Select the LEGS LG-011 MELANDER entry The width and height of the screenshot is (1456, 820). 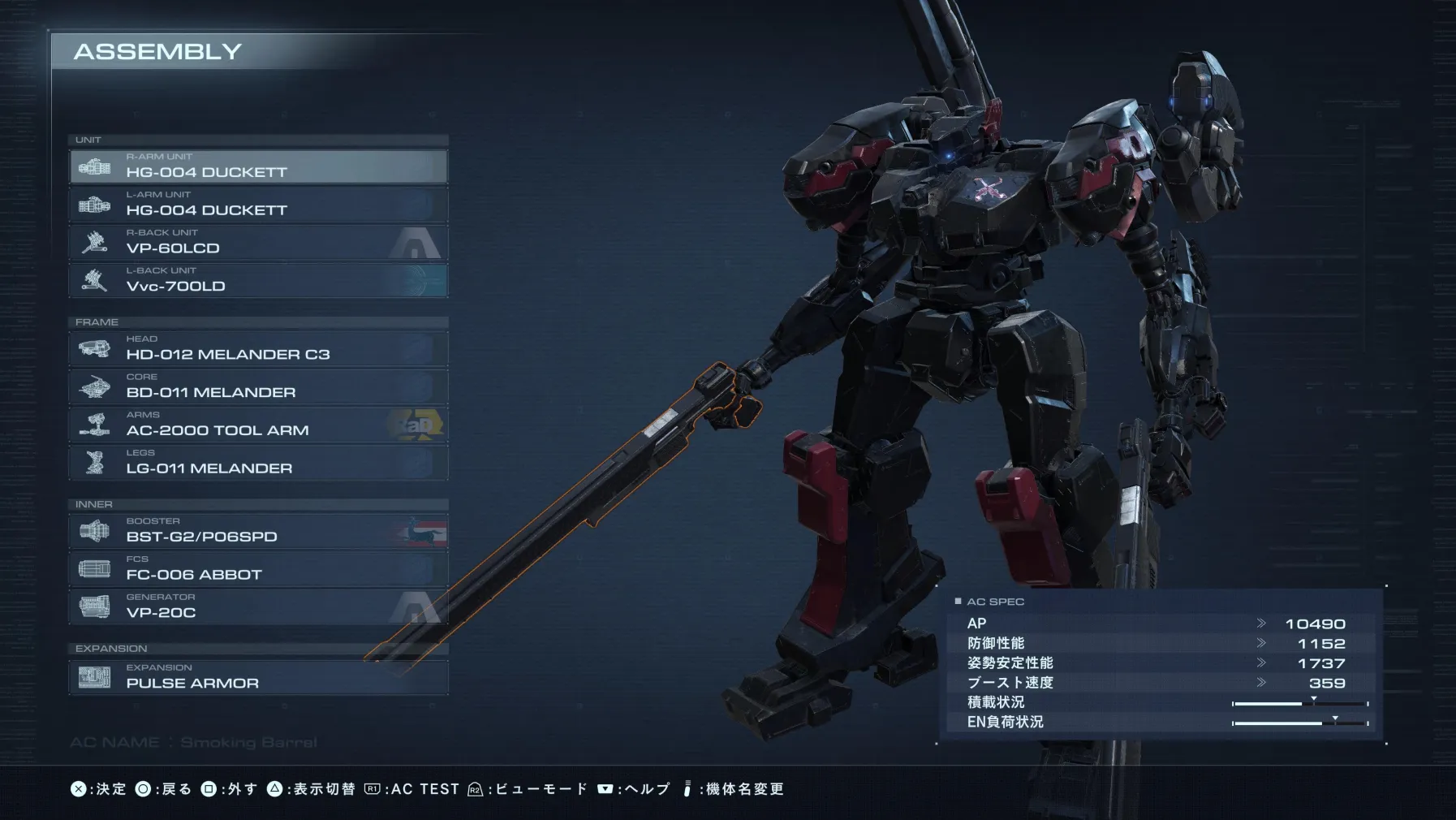click(258, 464)
